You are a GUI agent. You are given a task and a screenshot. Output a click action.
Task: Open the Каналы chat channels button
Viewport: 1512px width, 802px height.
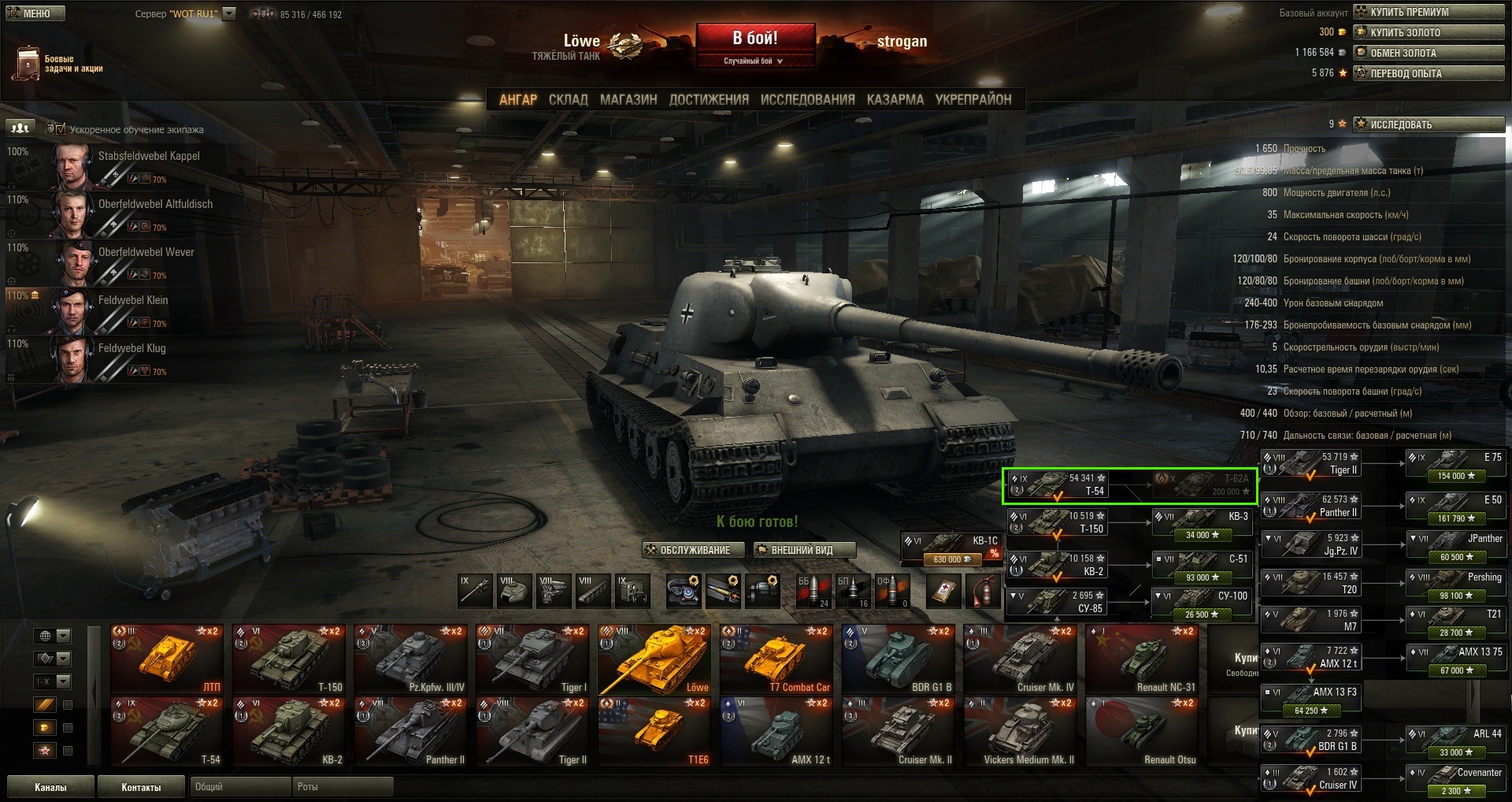[x=50, y=787]
